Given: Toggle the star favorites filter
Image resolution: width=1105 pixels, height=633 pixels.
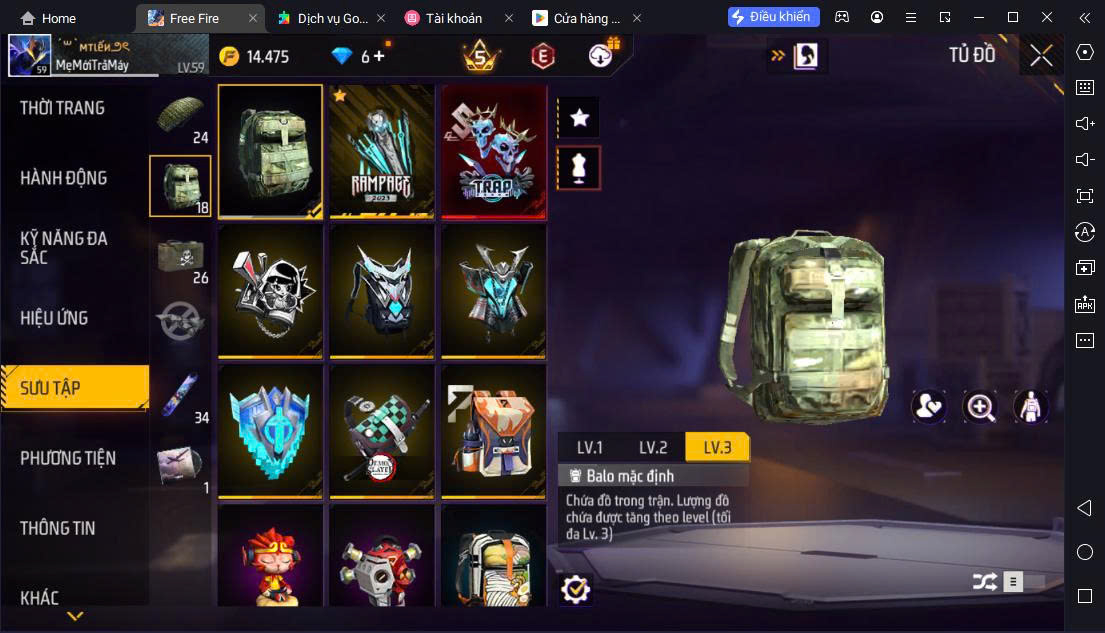Looking at the screenshot, I should tap(578, 118).
